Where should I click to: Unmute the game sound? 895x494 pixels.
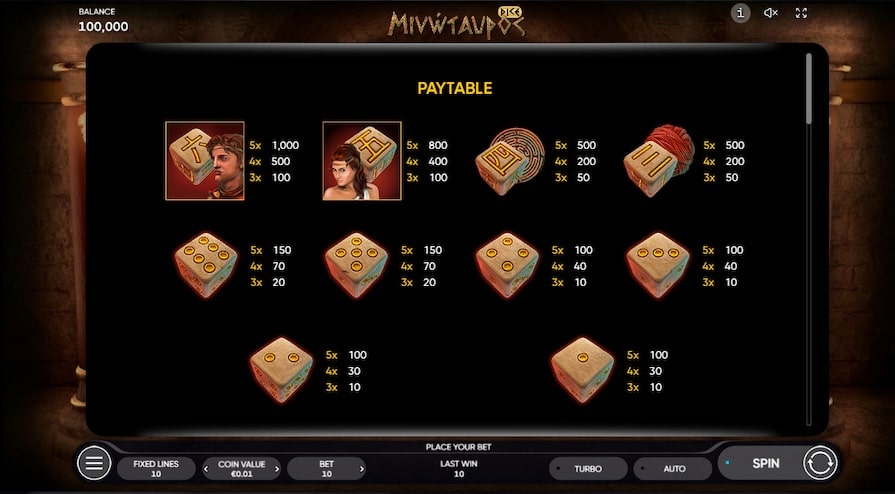pyautogui.click(x=771, y=13)
